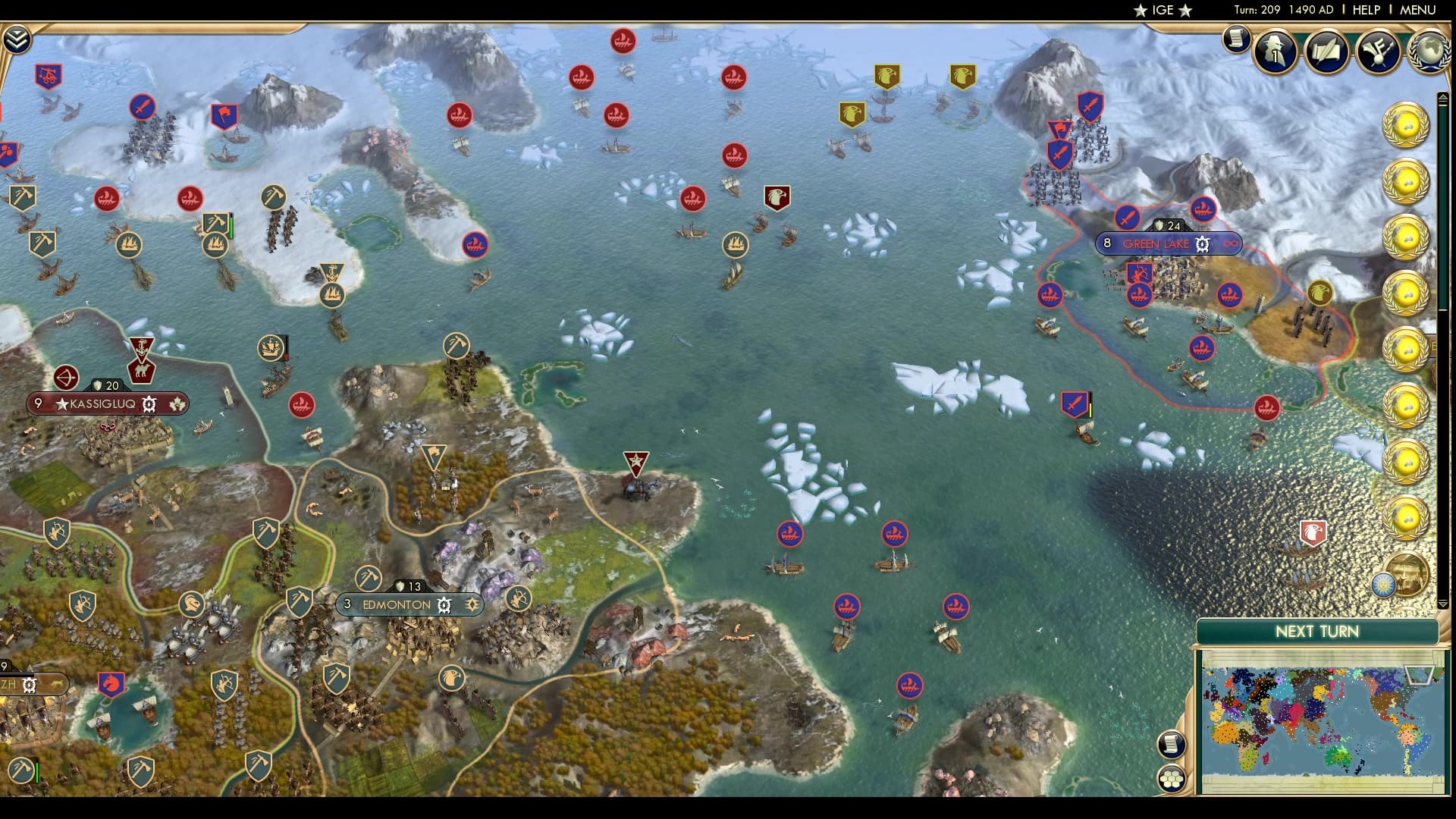This screenshot has width=1456, height=819.
Task: Click the chevron above the minimap scrollbar
Action: point(1444,604)
